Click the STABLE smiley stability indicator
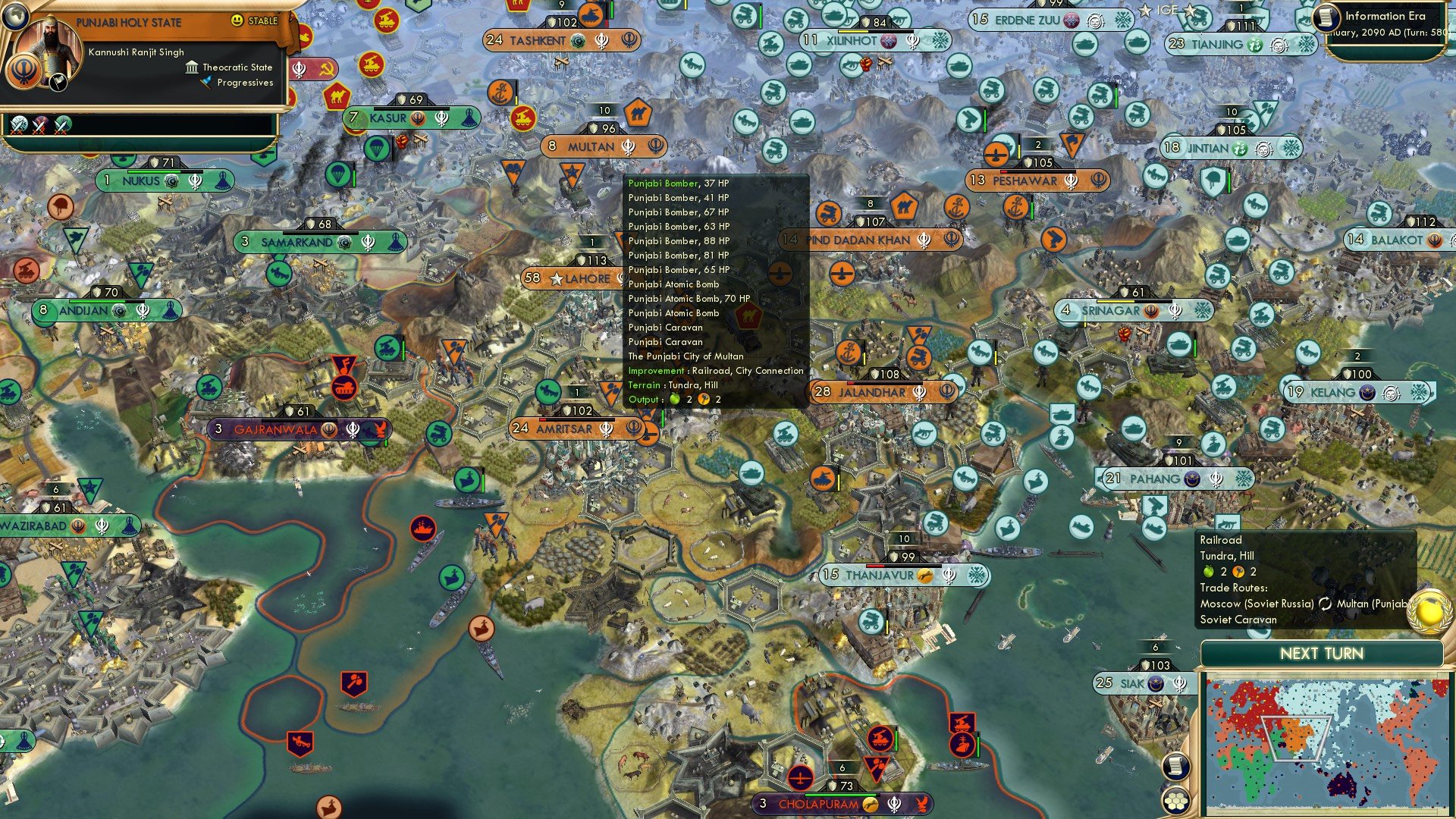This screenshot has height=819, width=1456. (237, 21)
